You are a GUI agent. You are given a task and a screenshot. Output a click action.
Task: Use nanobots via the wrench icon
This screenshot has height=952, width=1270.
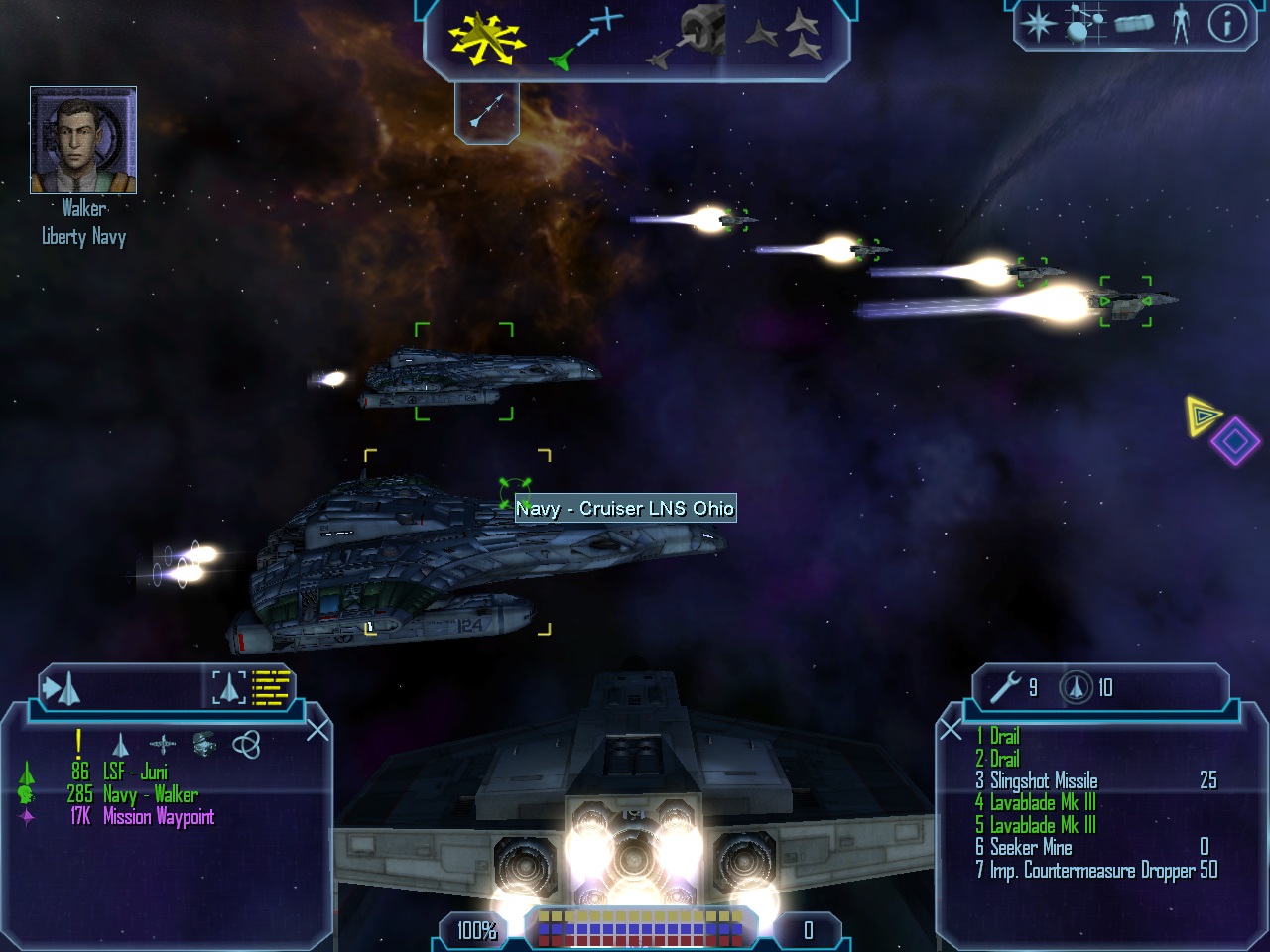[x=1006, y=687]
